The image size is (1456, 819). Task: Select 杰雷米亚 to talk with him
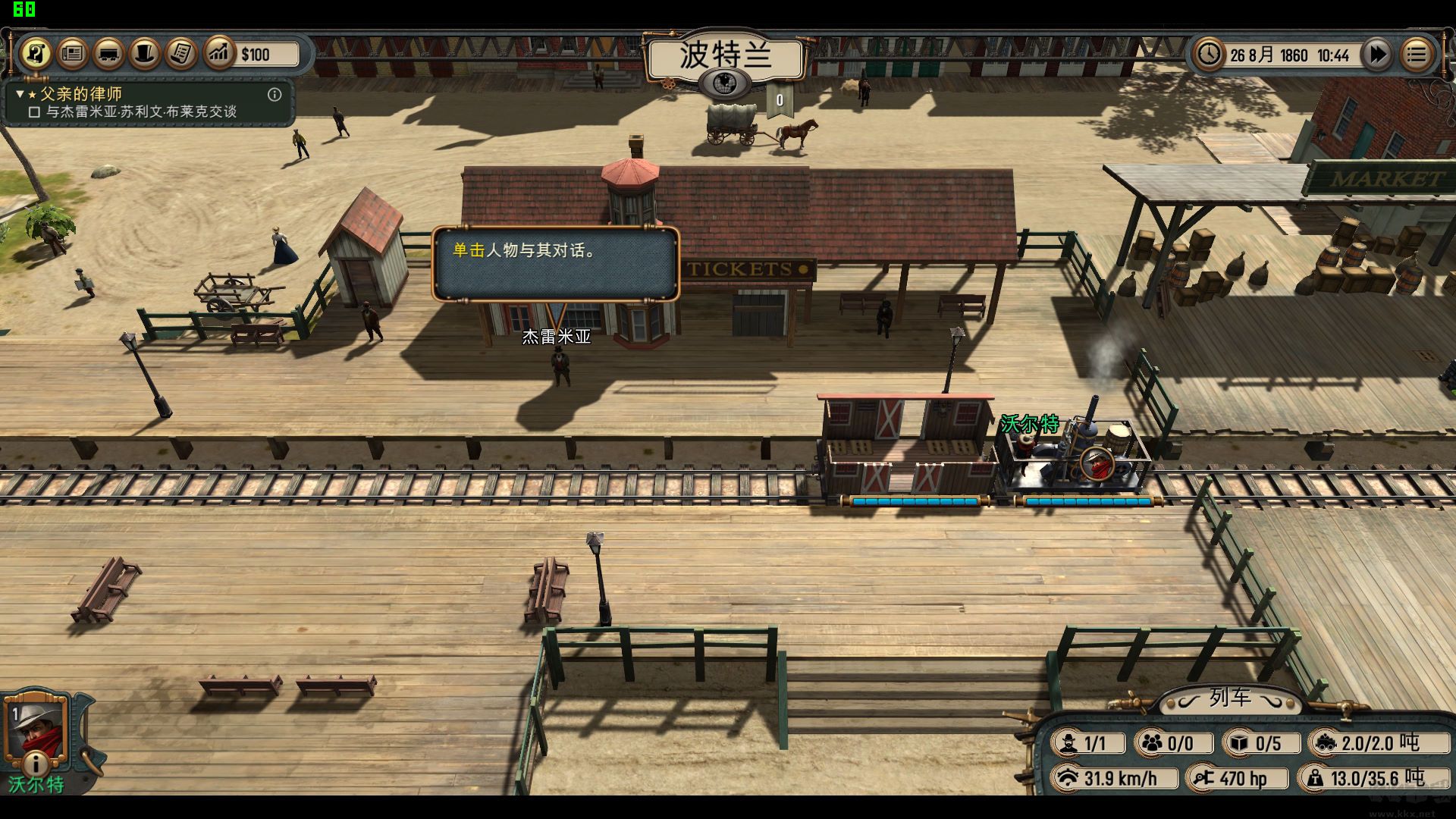point(561,367)
